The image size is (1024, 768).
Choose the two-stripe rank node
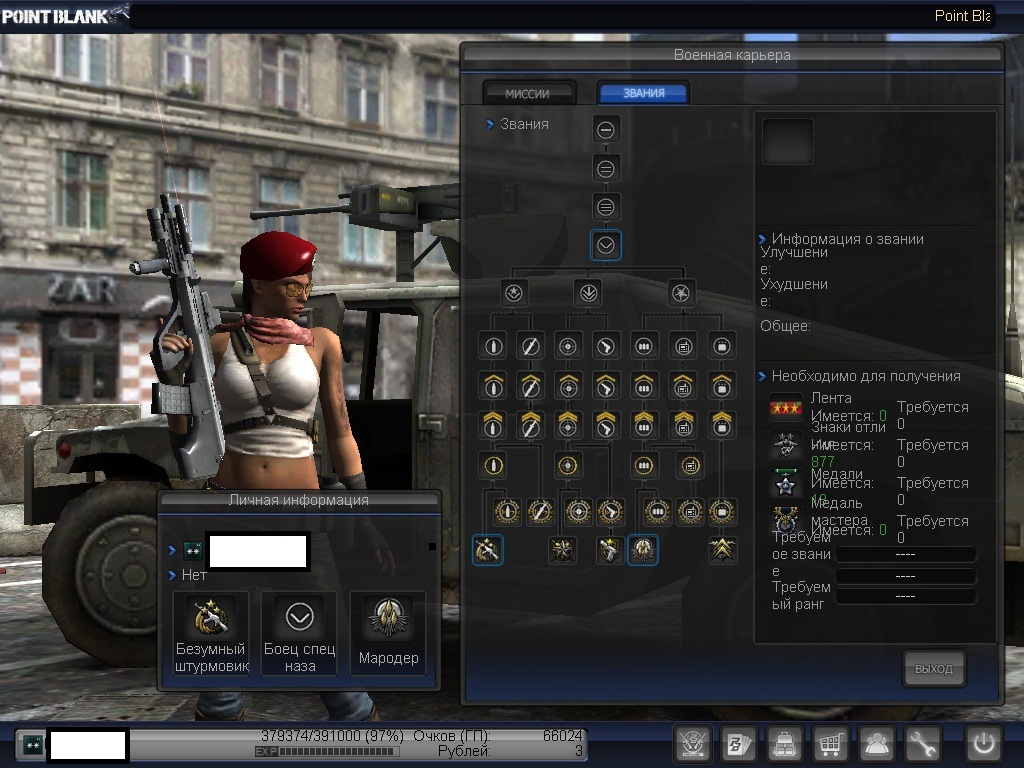[x=606, y=168]
